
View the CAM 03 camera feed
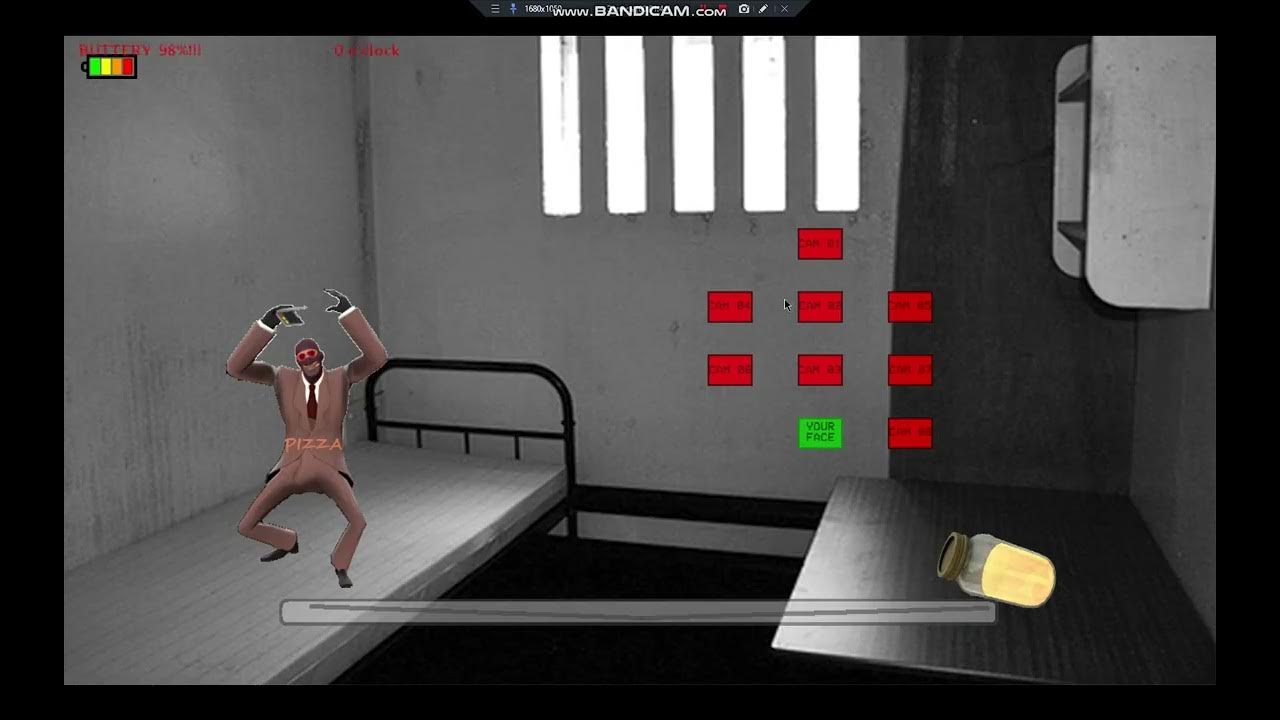coord(820,370)
